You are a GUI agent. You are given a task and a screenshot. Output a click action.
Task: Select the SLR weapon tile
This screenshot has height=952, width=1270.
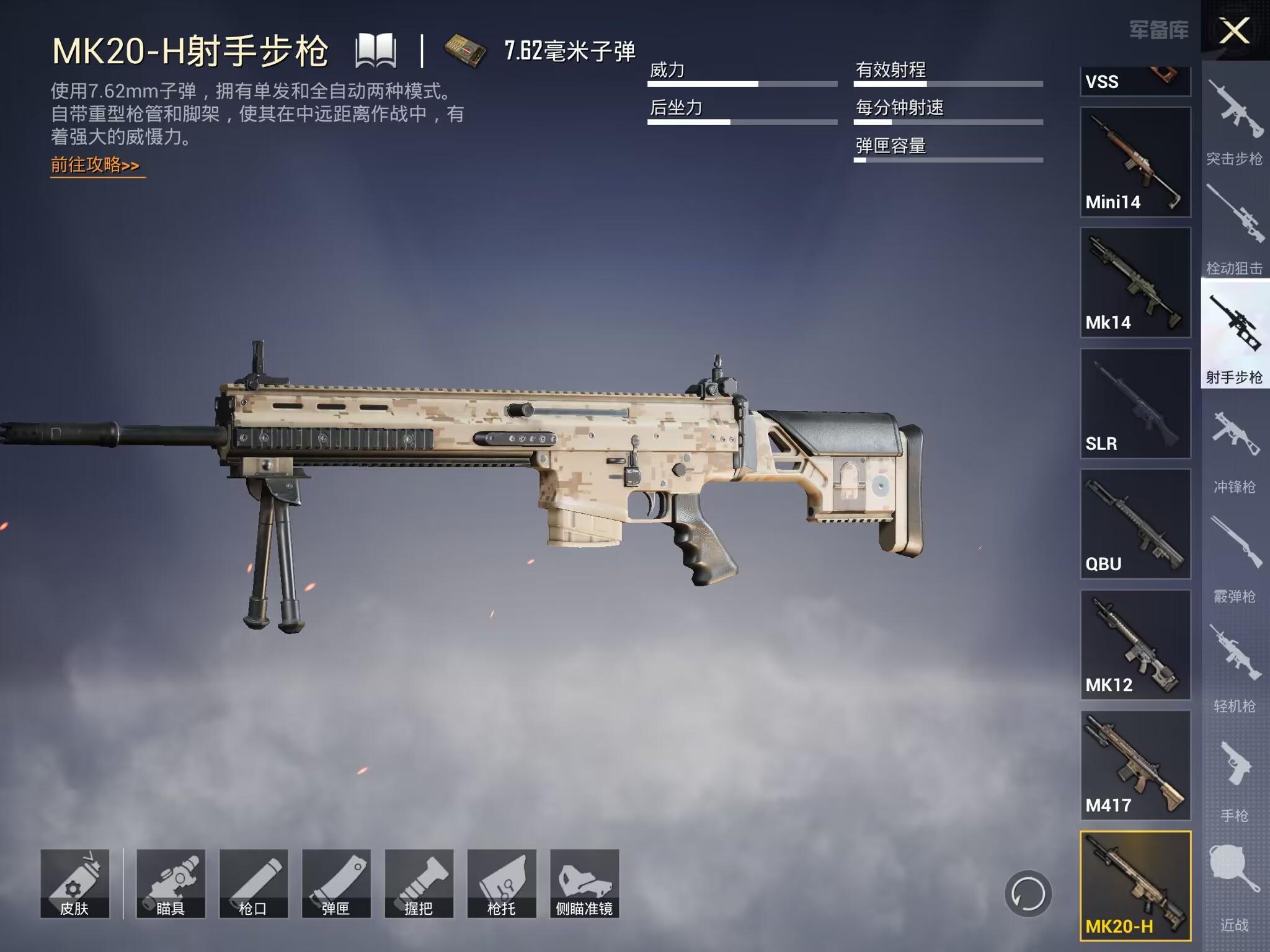point(1135,403)
